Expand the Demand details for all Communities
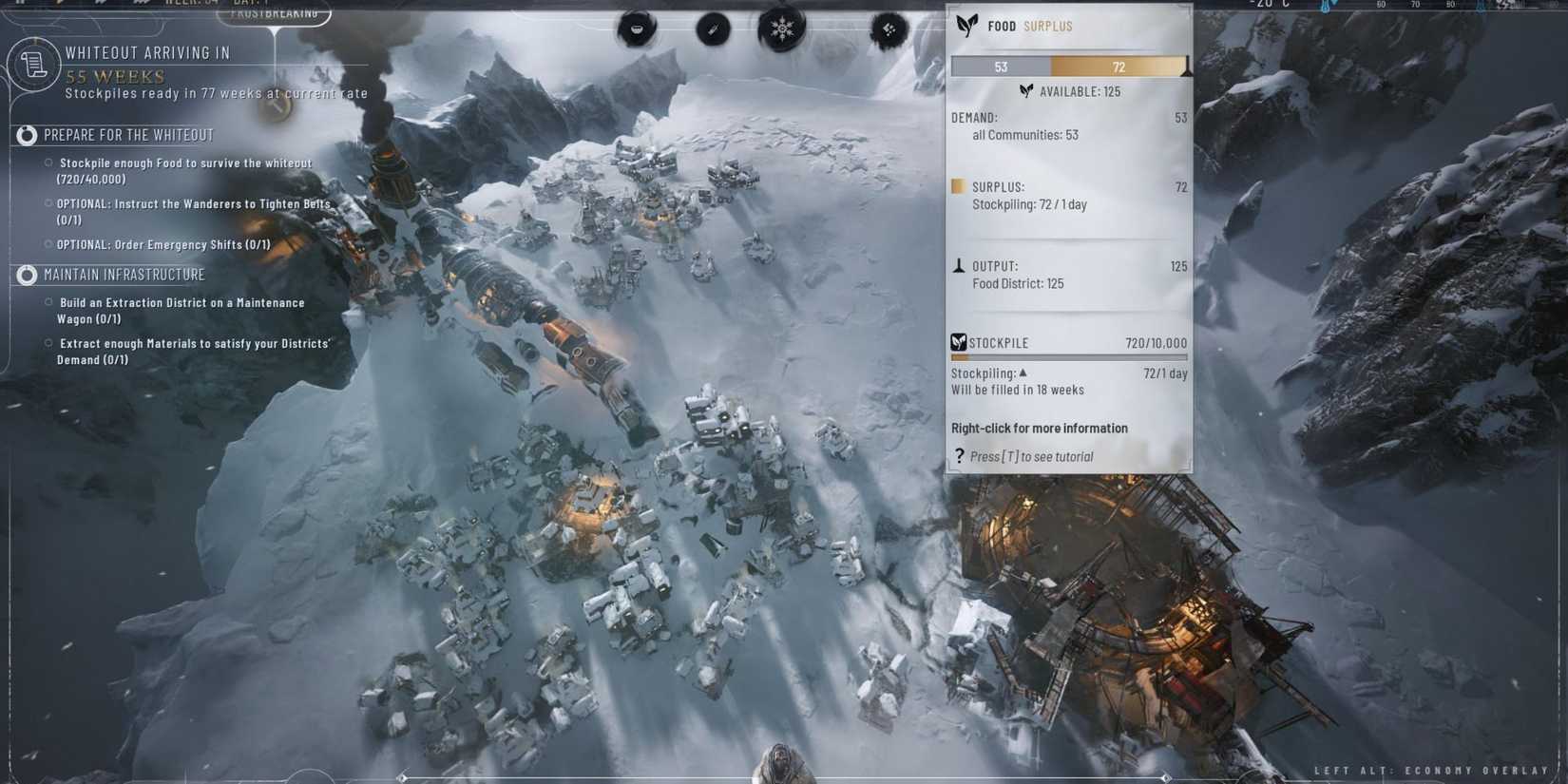1568x784 pixels. click(x=1024, y=134)
